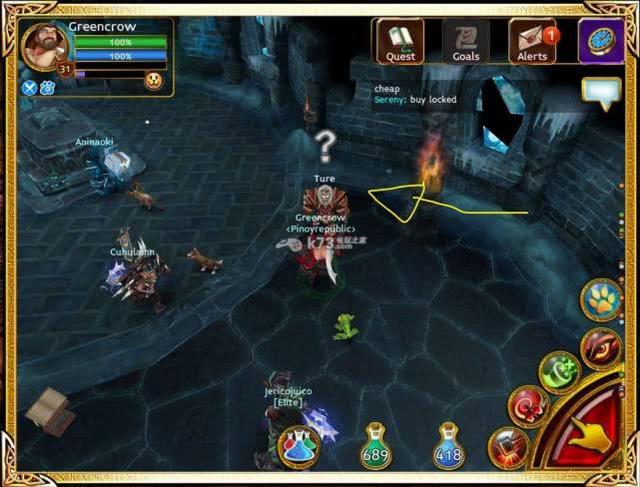Use the pet paw ability button
The height and width of the screenshot is (487, 640).
click(x=602, y=300)
